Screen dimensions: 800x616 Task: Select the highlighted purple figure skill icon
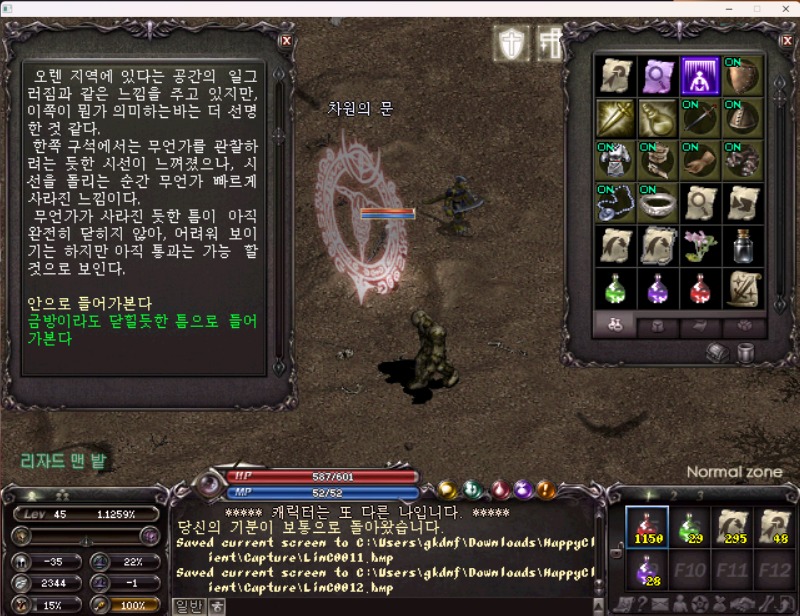tap(700, 75)
